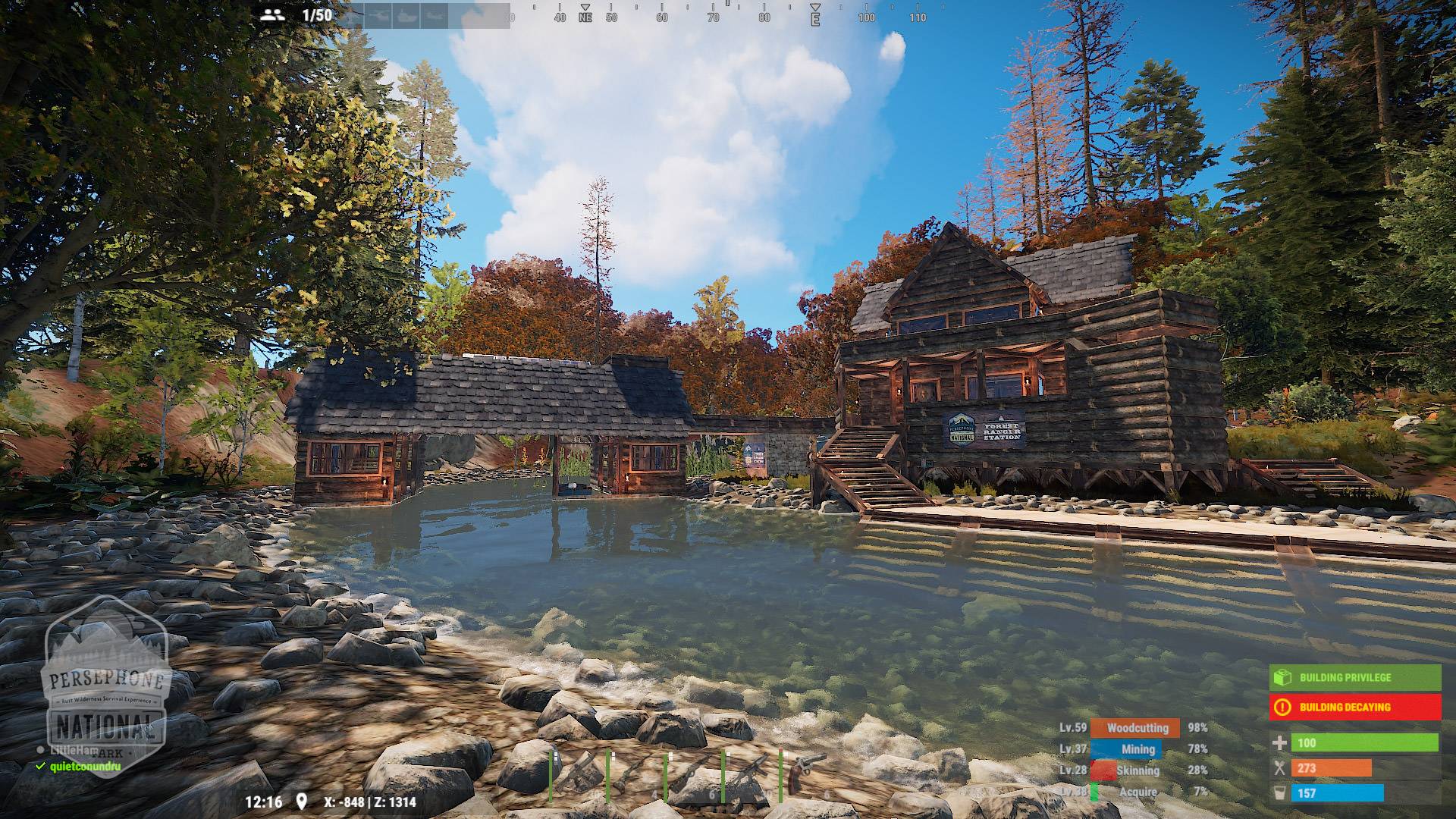
Task: Select the revolver hotbar slot
Action: click(x=807, y=773)
